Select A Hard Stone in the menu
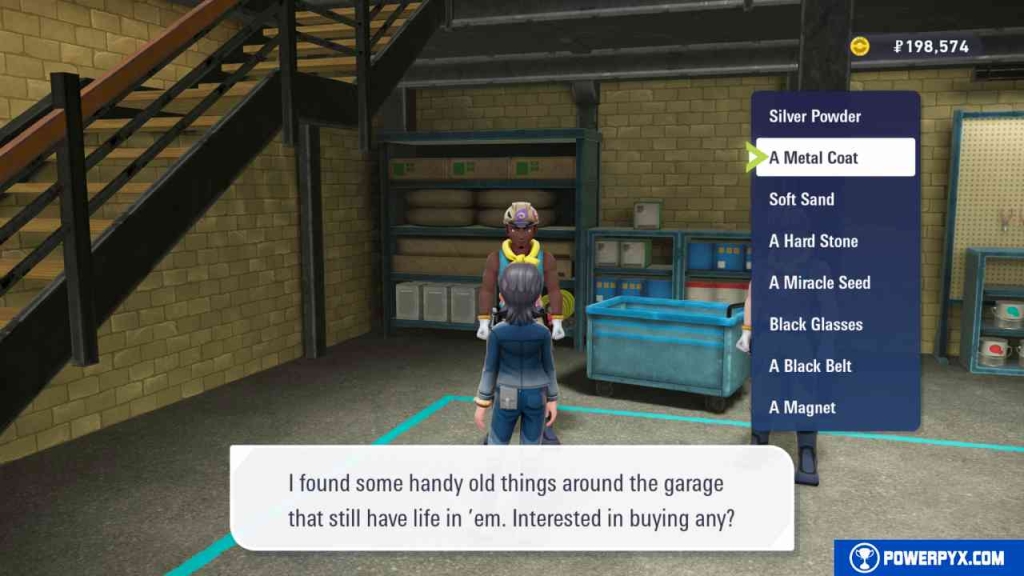 pos(813,241)
